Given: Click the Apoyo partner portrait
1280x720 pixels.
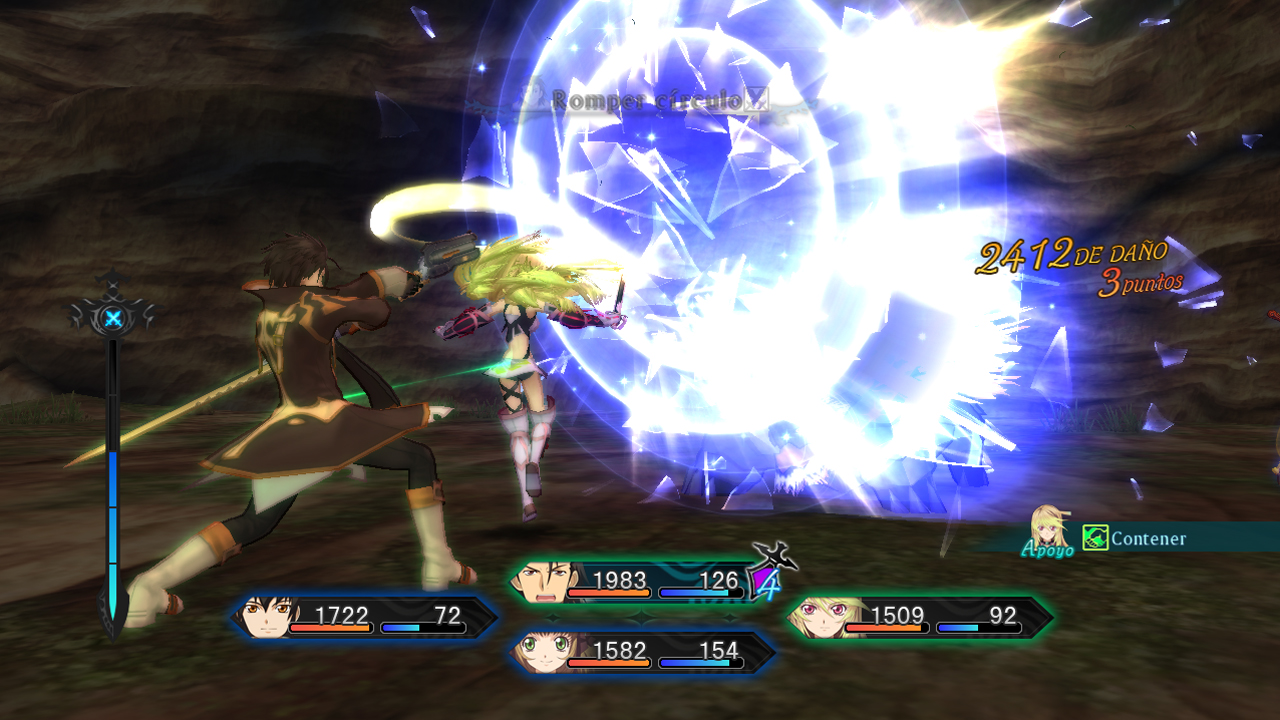Looking at the screenshot, I should [1050, 527].
